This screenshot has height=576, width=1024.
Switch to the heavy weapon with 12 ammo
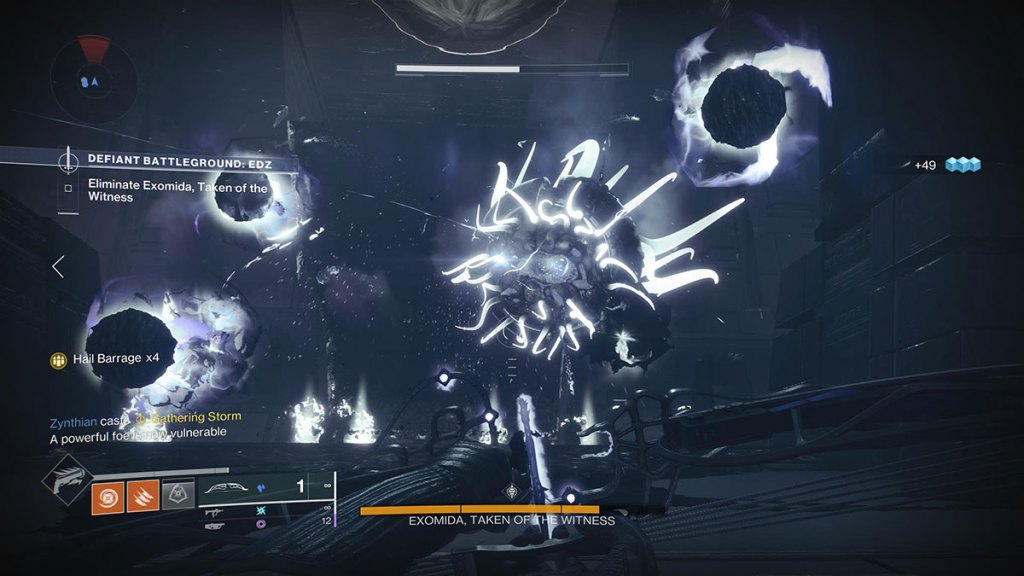coord(218,522)
